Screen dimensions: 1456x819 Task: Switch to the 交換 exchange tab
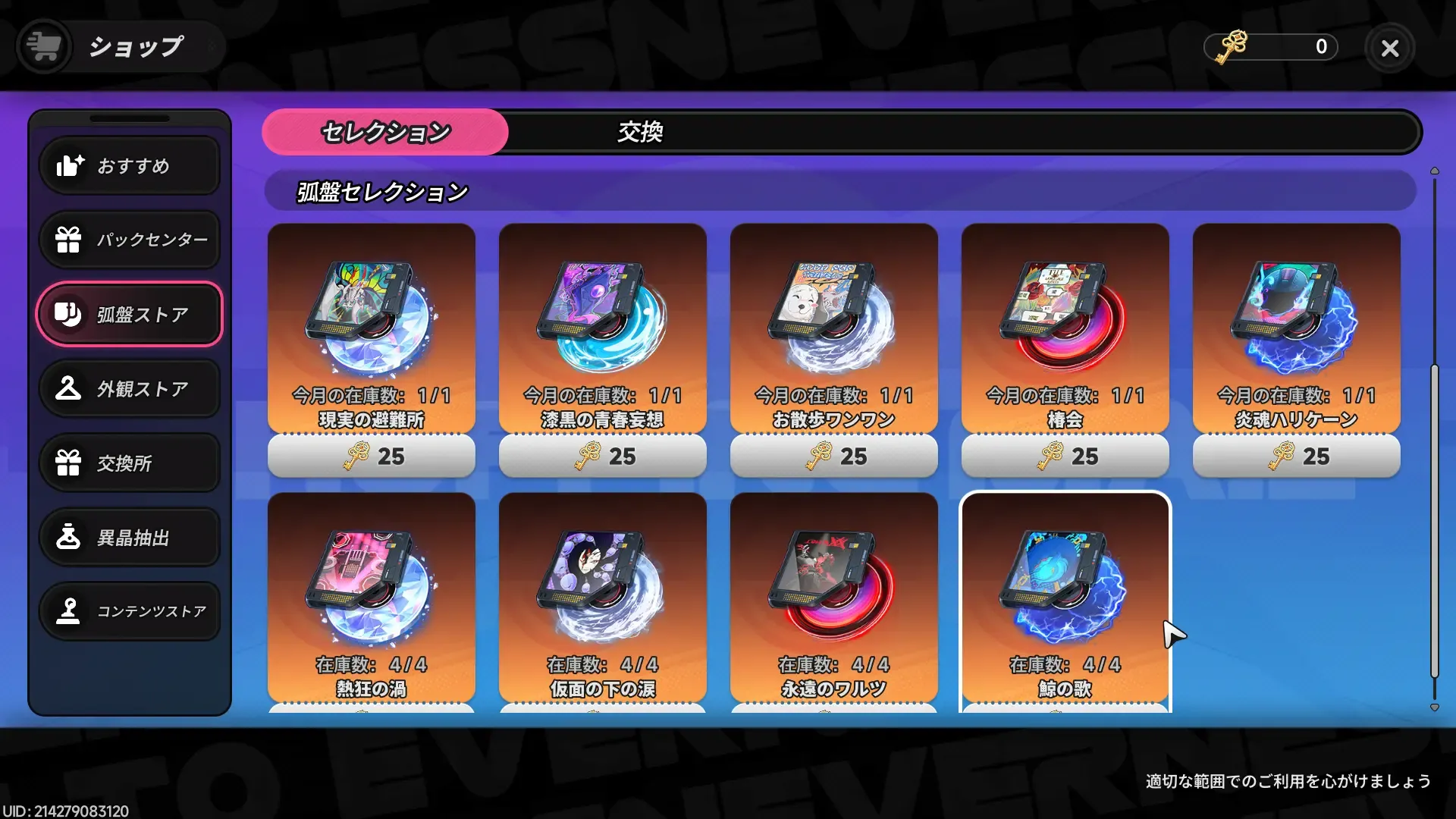[639, 132]
